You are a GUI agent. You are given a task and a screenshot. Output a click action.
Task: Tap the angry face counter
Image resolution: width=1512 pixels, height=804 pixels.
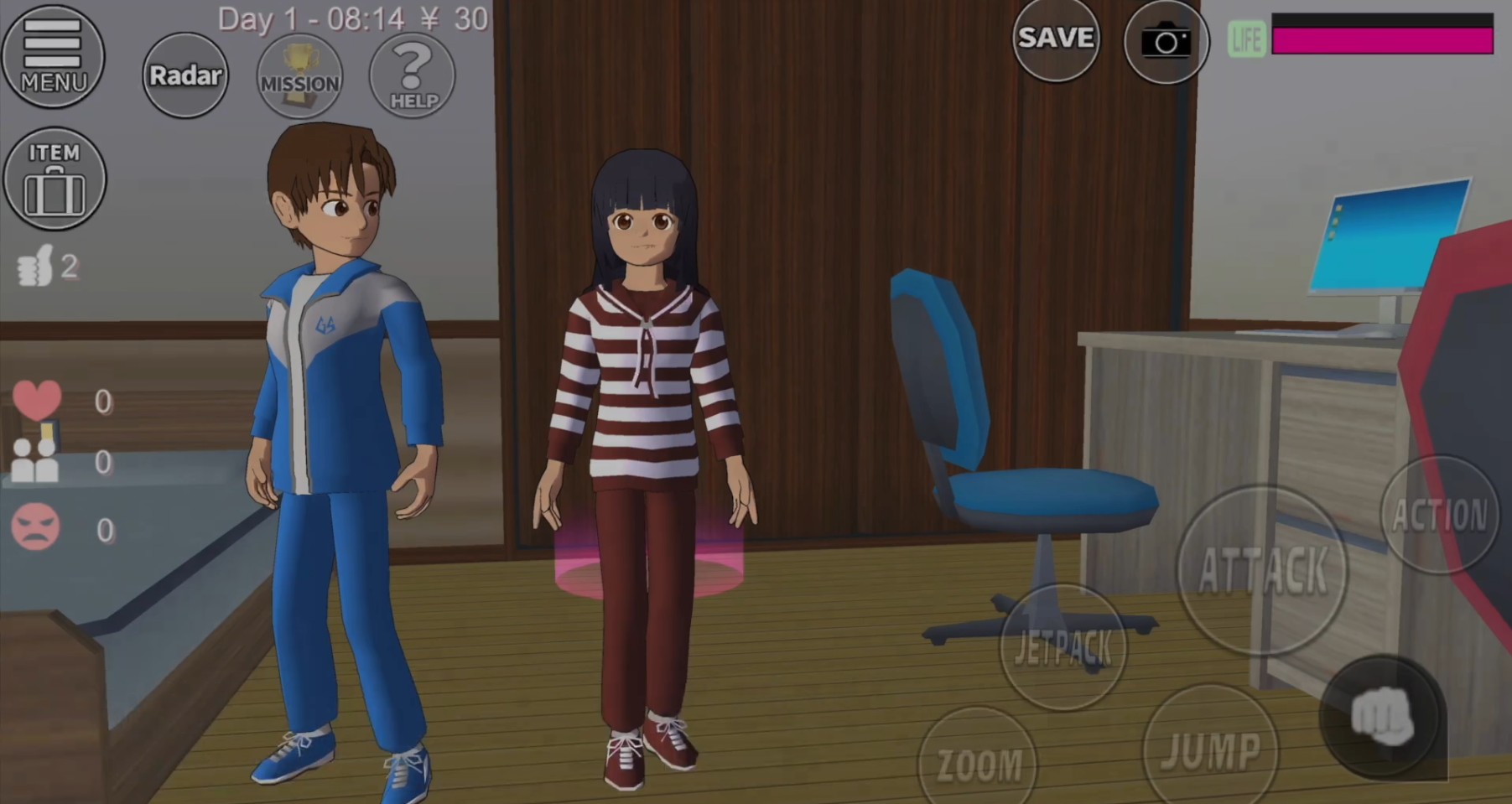35,526
